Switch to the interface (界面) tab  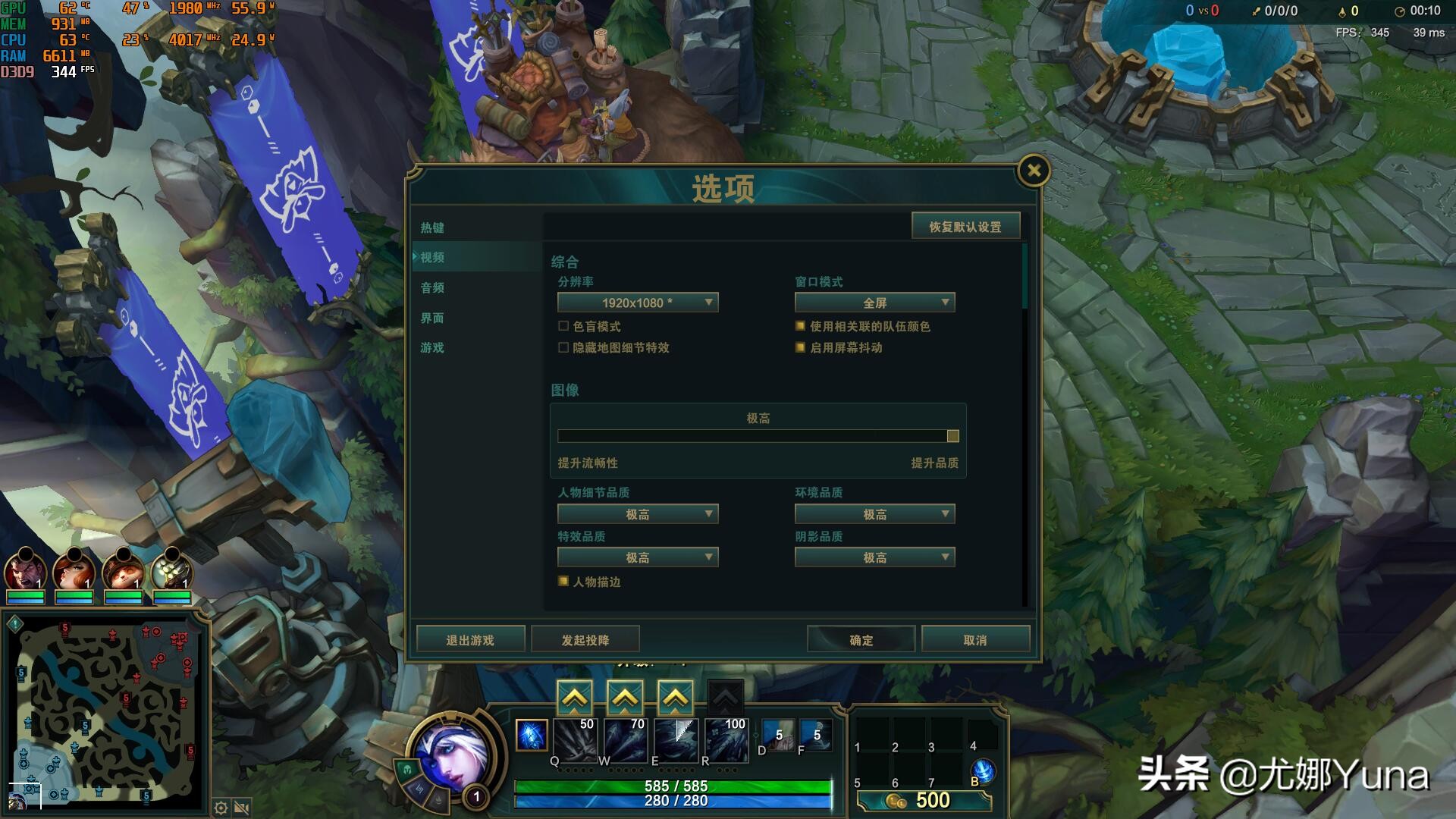coord(432,318)
